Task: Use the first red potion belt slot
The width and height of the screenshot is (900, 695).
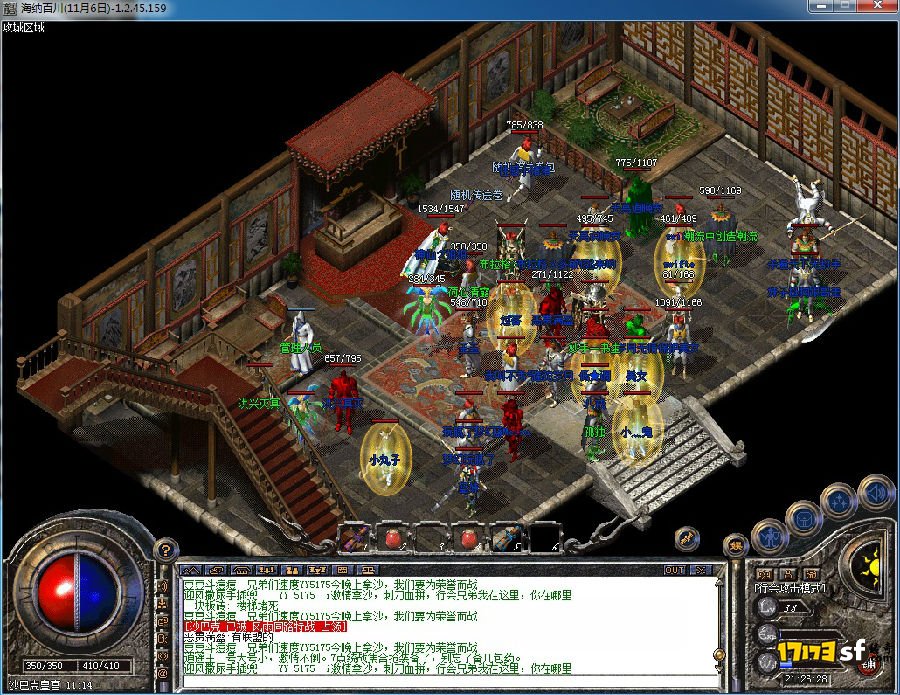Action: pyautogui.click(x=392, y=539)
